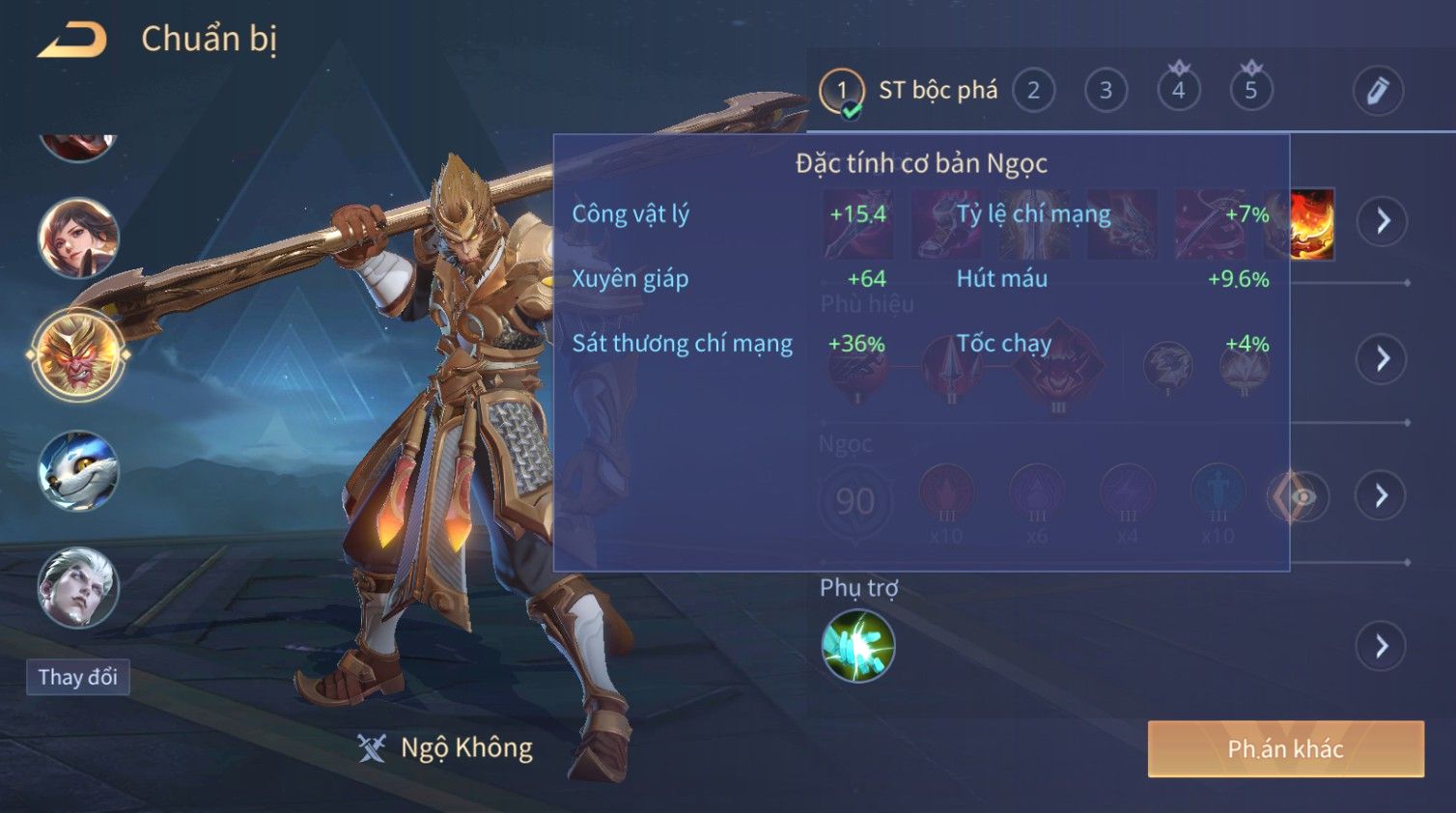Open the Ngọc rune page arrow
This screenshot has width=1456, height=813.
click(x=1382, y=496)
